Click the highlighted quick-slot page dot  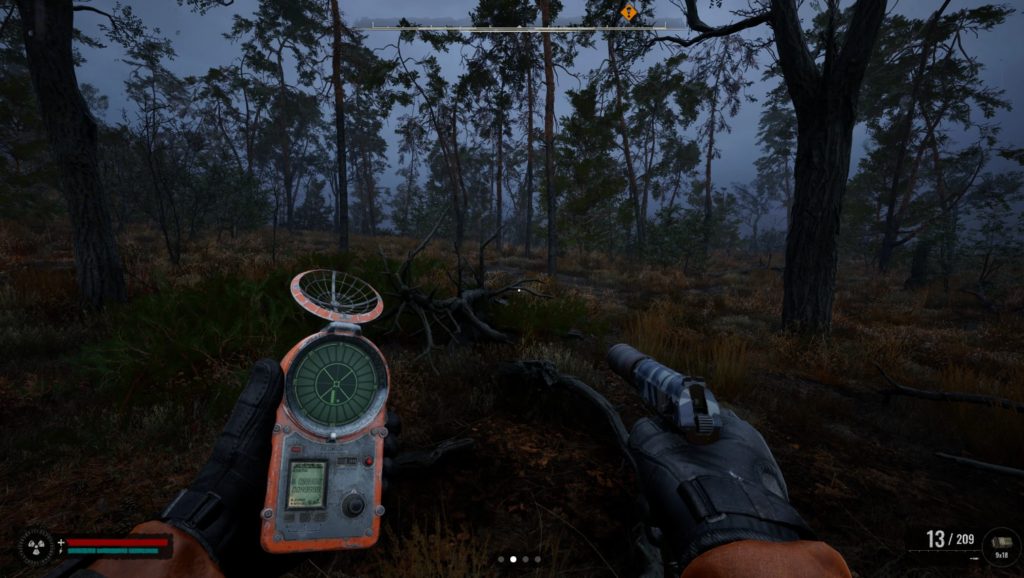[x=513, y=559]
